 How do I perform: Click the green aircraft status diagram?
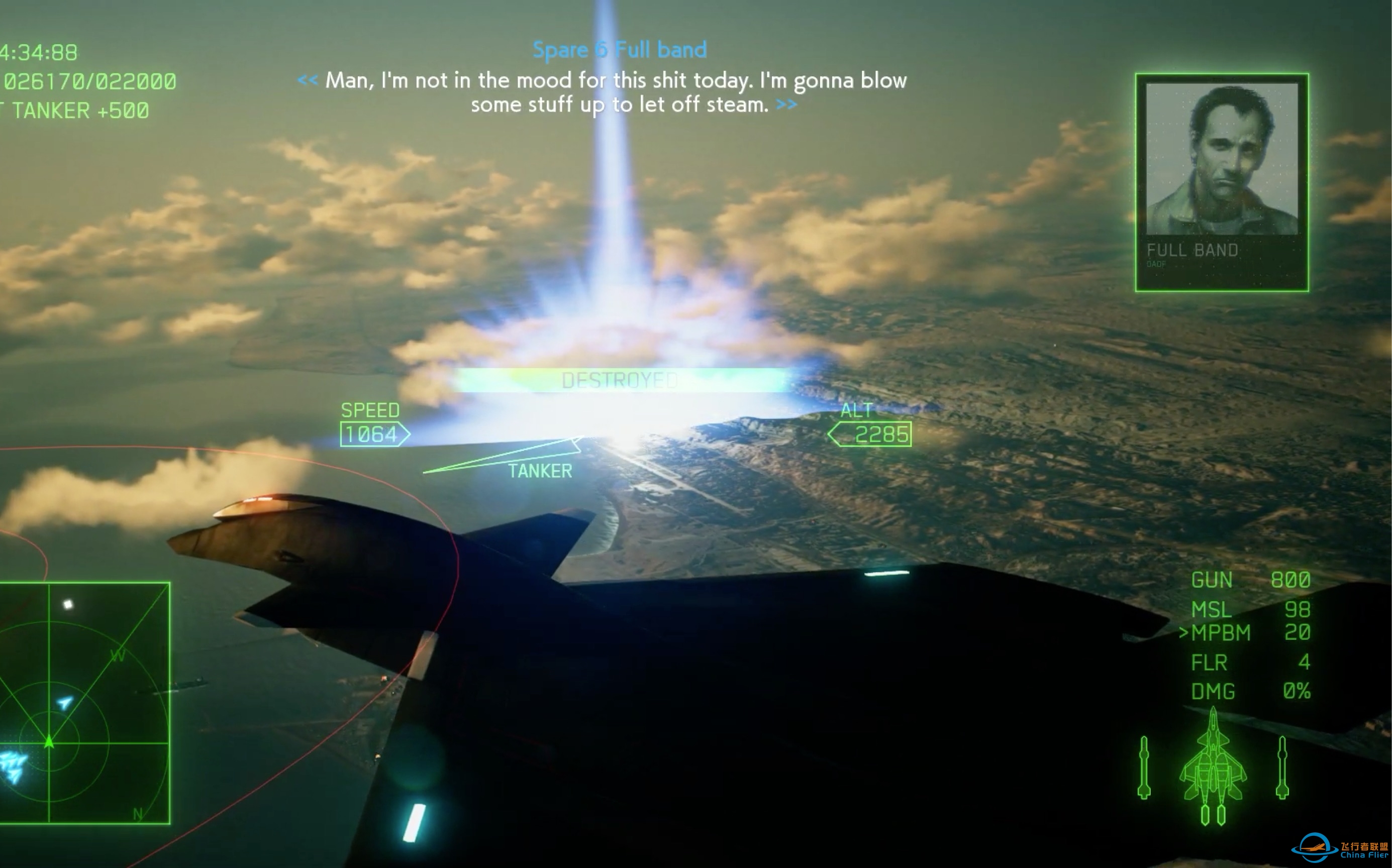tap(1212, 767)
